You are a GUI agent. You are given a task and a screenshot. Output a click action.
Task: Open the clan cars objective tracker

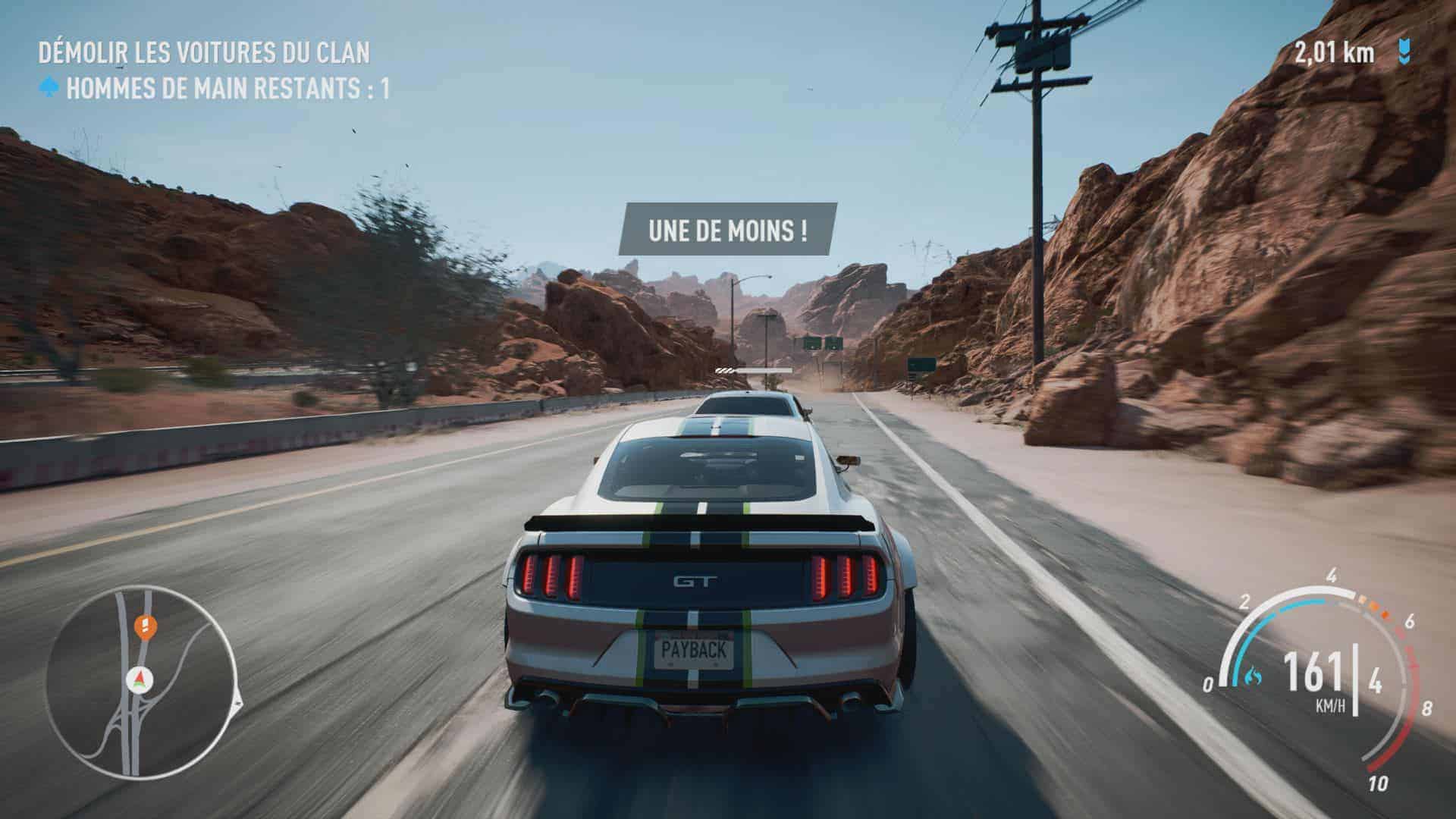[204, 53]
